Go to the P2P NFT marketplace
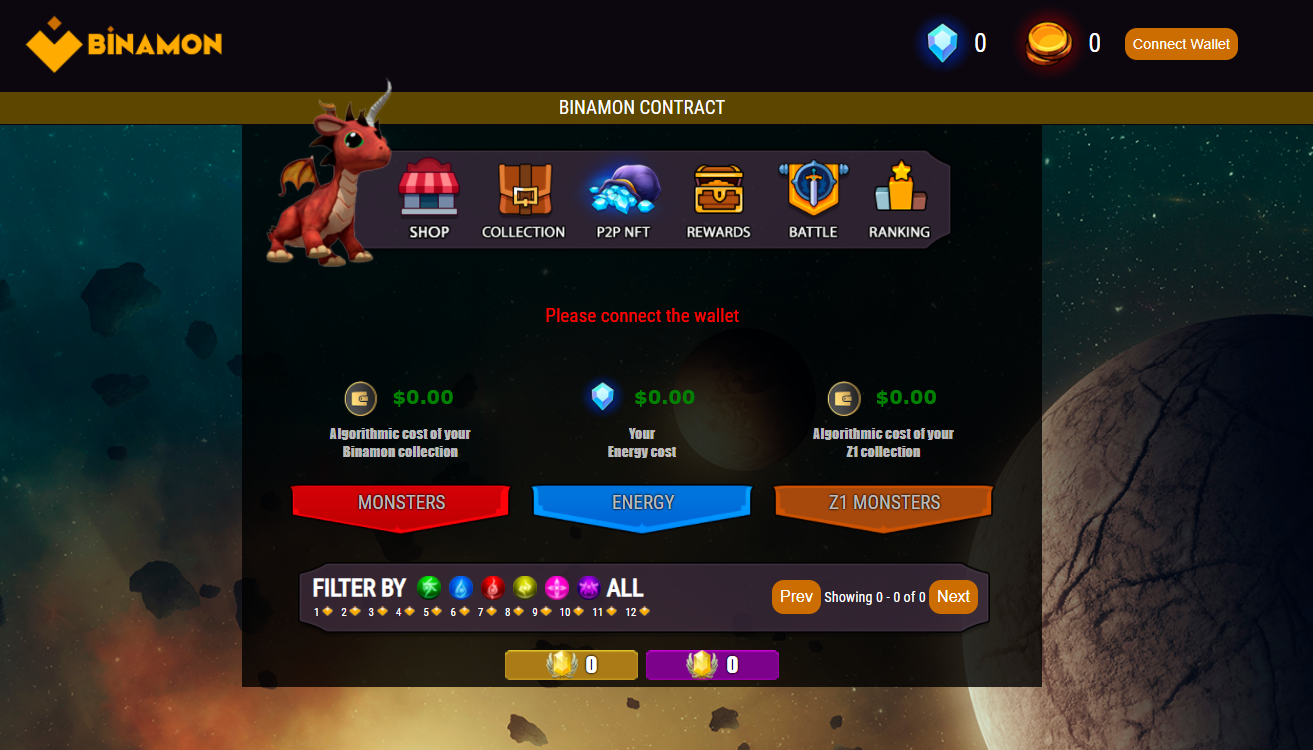The image size is (1313, 750). (623, 200)
